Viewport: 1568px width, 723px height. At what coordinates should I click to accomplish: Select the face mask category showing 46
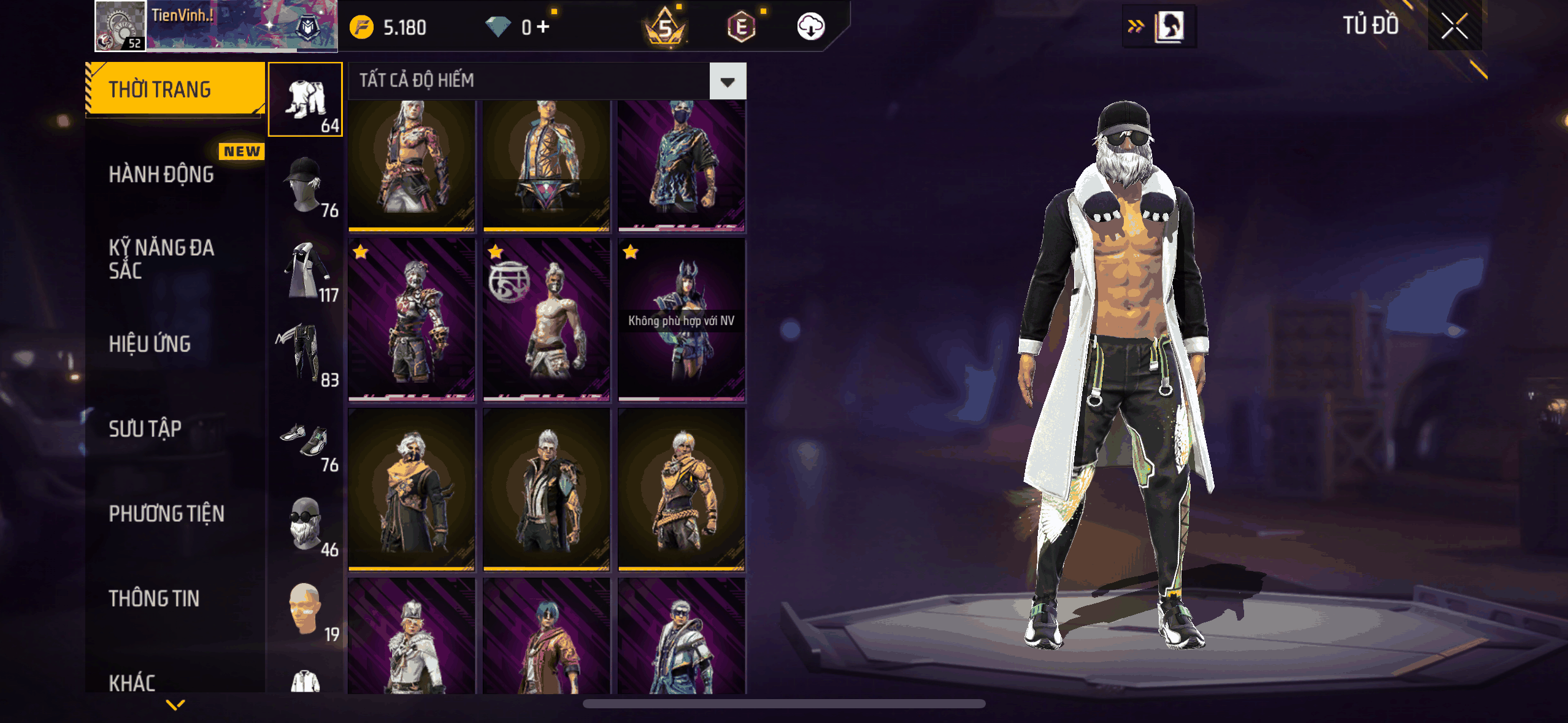[x=306, y=525]
